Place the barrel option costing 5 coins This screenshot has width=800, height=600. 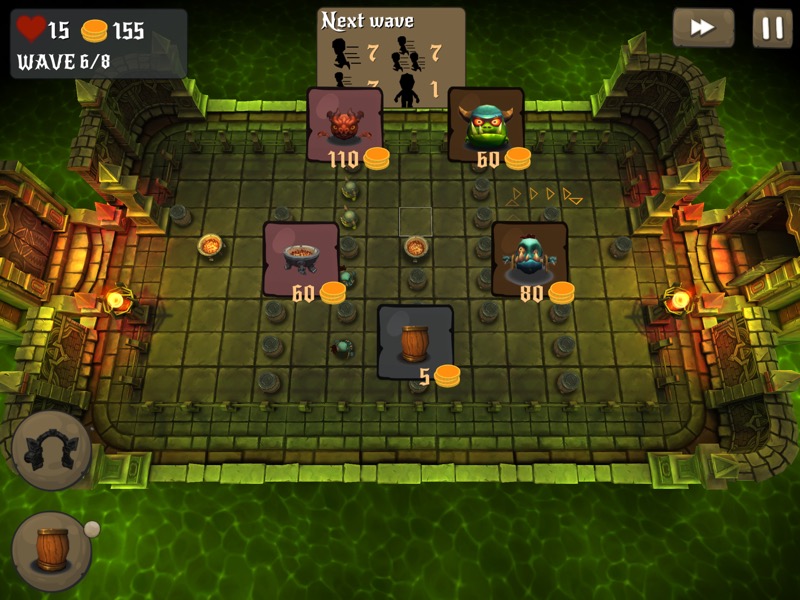(x=415, y=342)
